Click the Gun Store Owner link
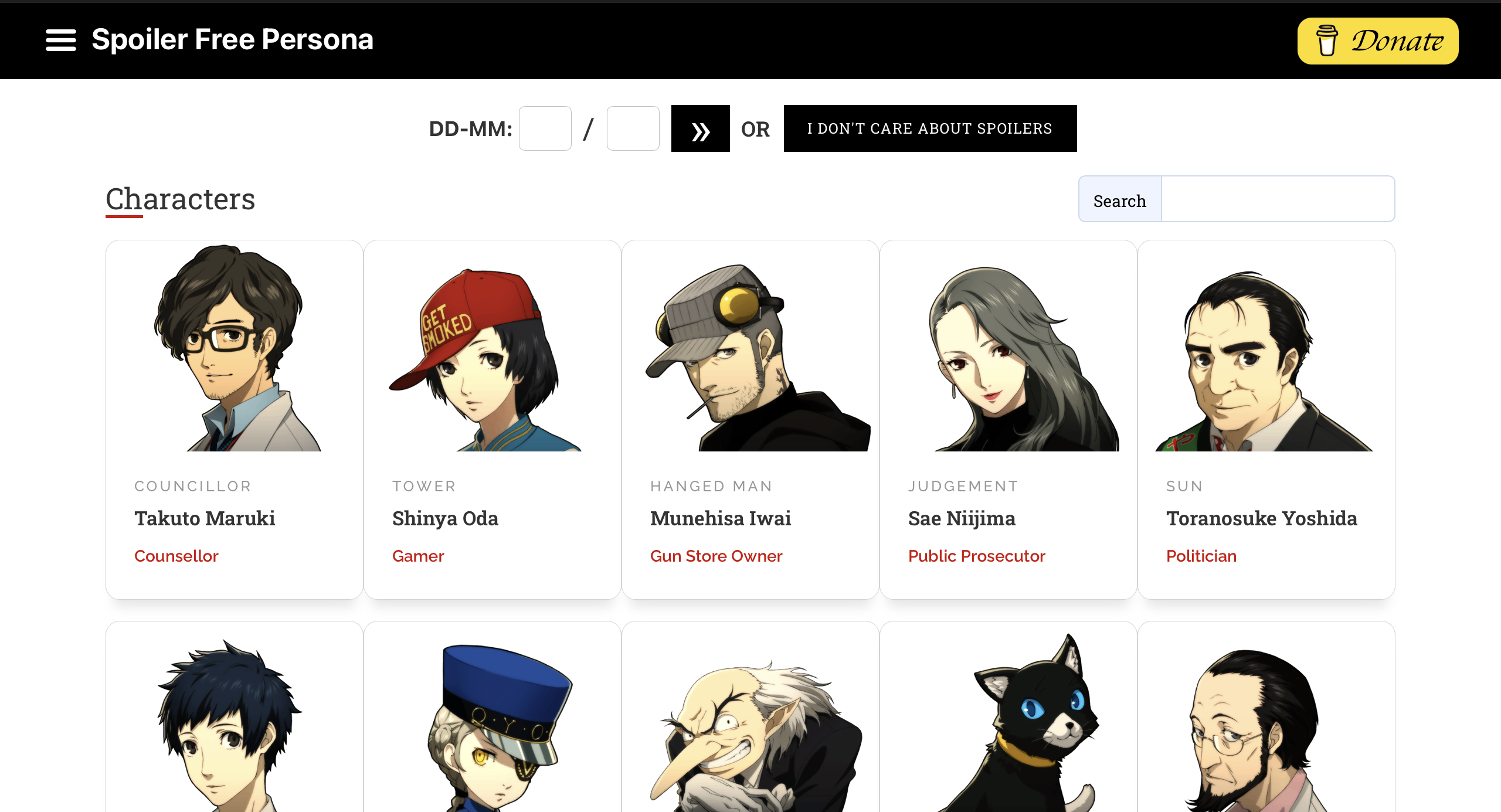The height and width of the screenshot is (812, 1501). (716, 556)
